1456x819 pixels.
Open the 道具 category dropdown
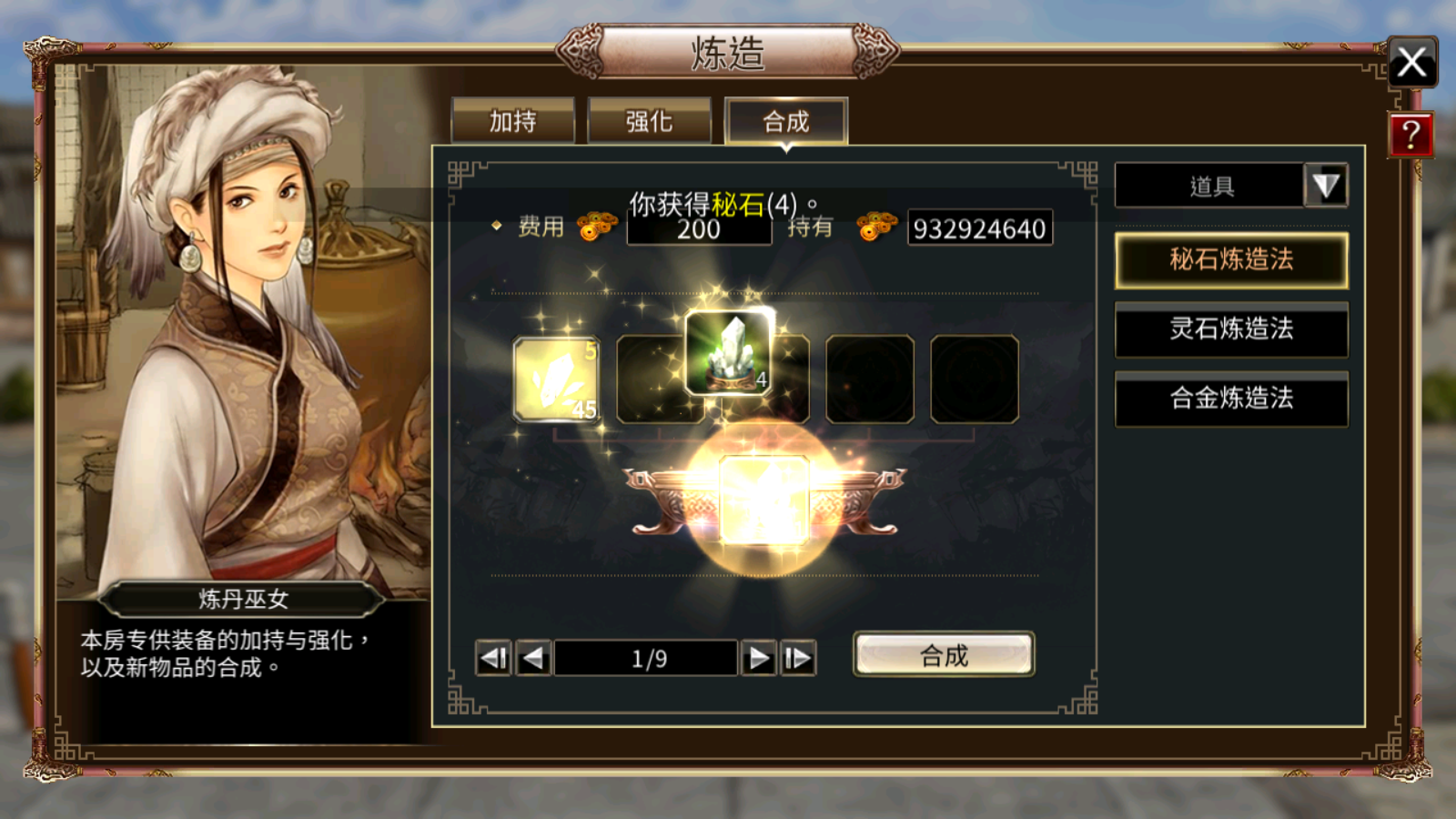click(1325, 185)
